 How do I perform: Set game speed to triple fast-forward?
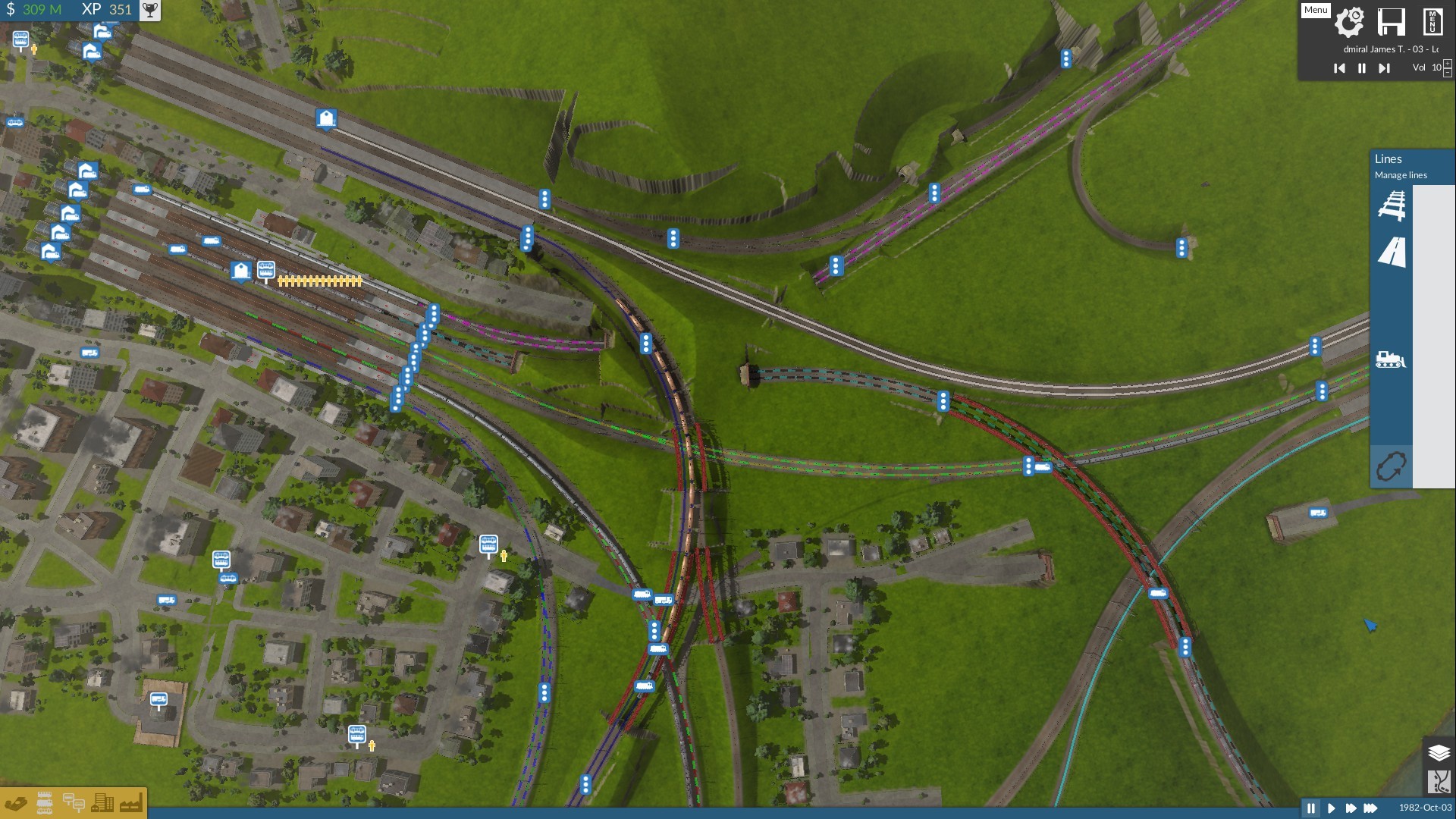tap(1370, 808)
